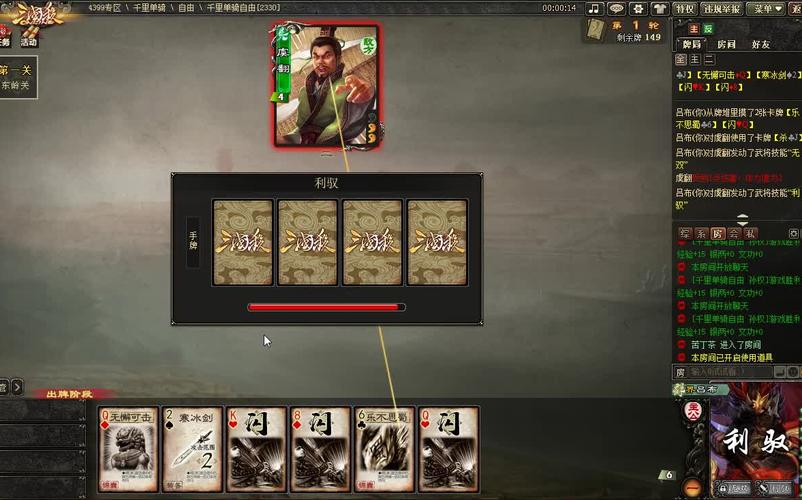802x500 pixels.
Task: Click opponent 虞翻's character card
Action: pos(325,87)
